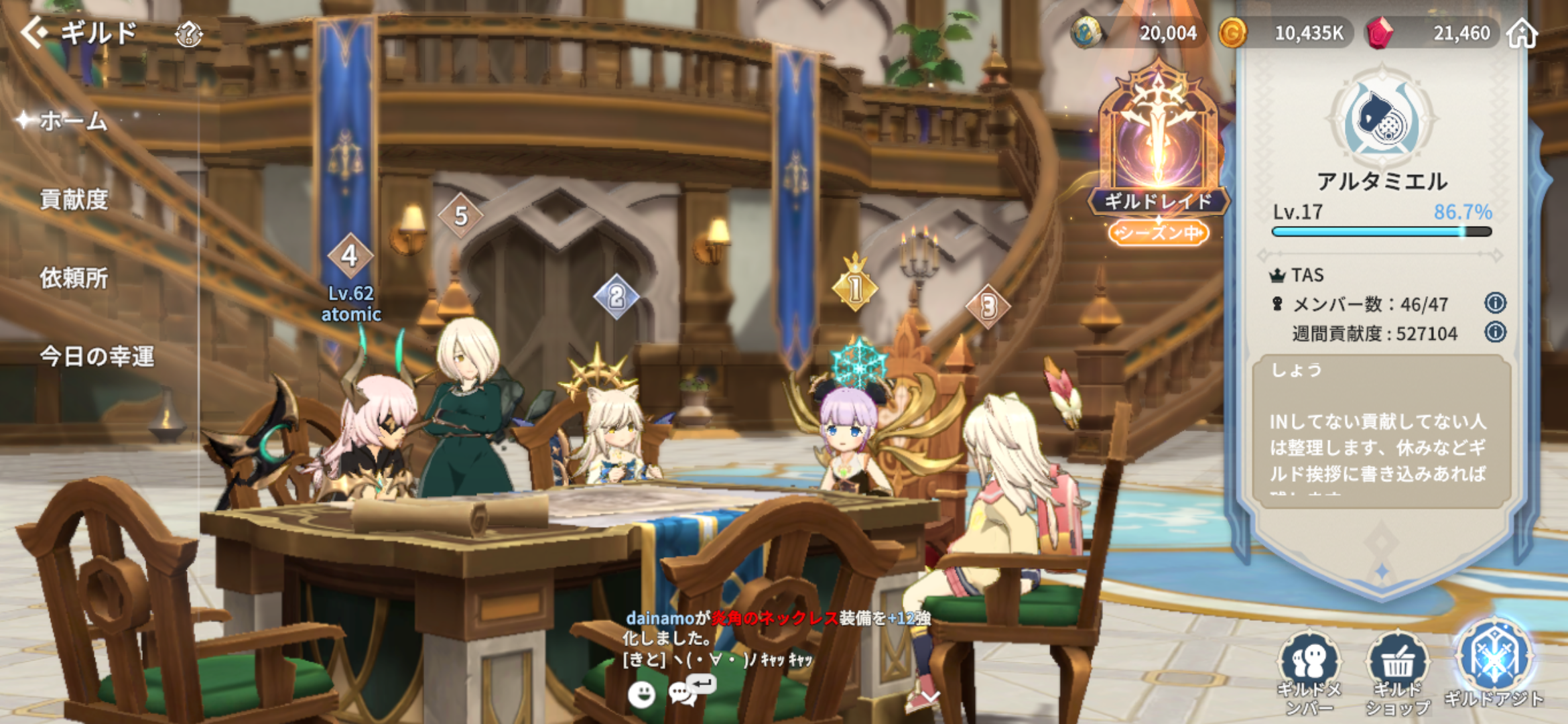This screenshot has height=724, width=1568.
Task: Go back from the Guild screen
Action: coord(35,32)
